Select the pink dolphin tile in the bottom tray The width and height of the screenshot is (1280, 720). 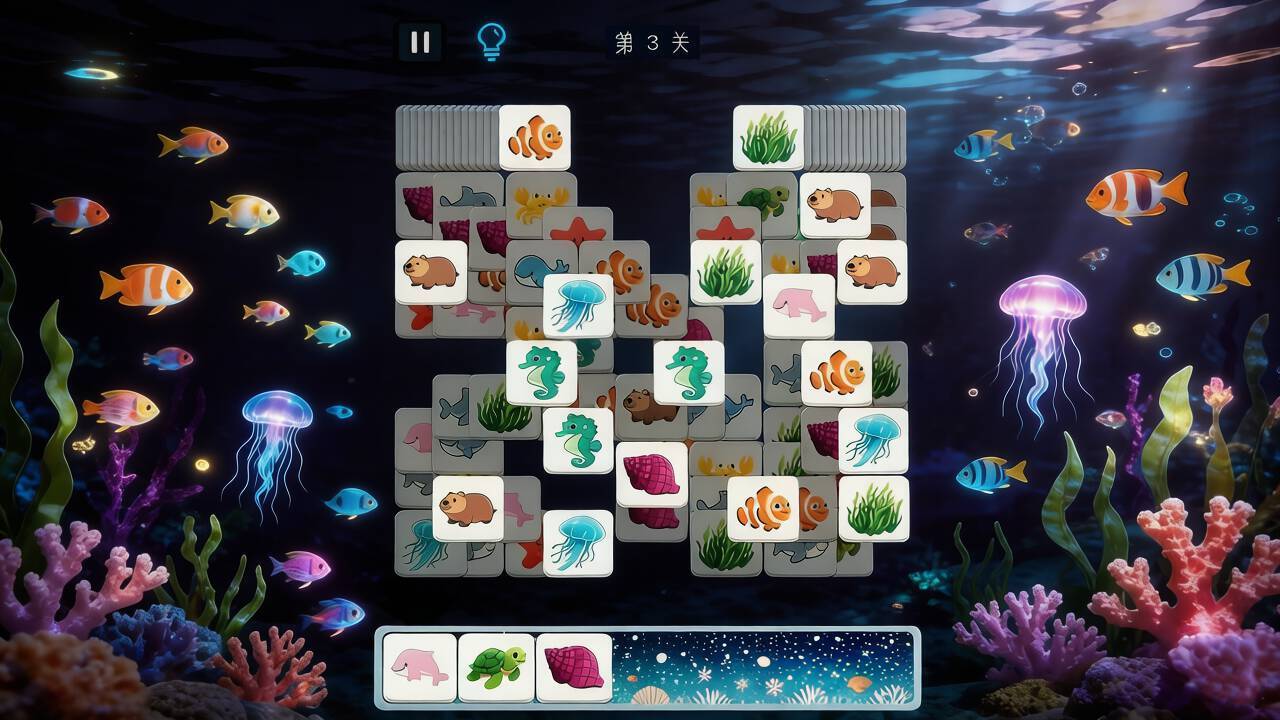(x=420, y=667)
